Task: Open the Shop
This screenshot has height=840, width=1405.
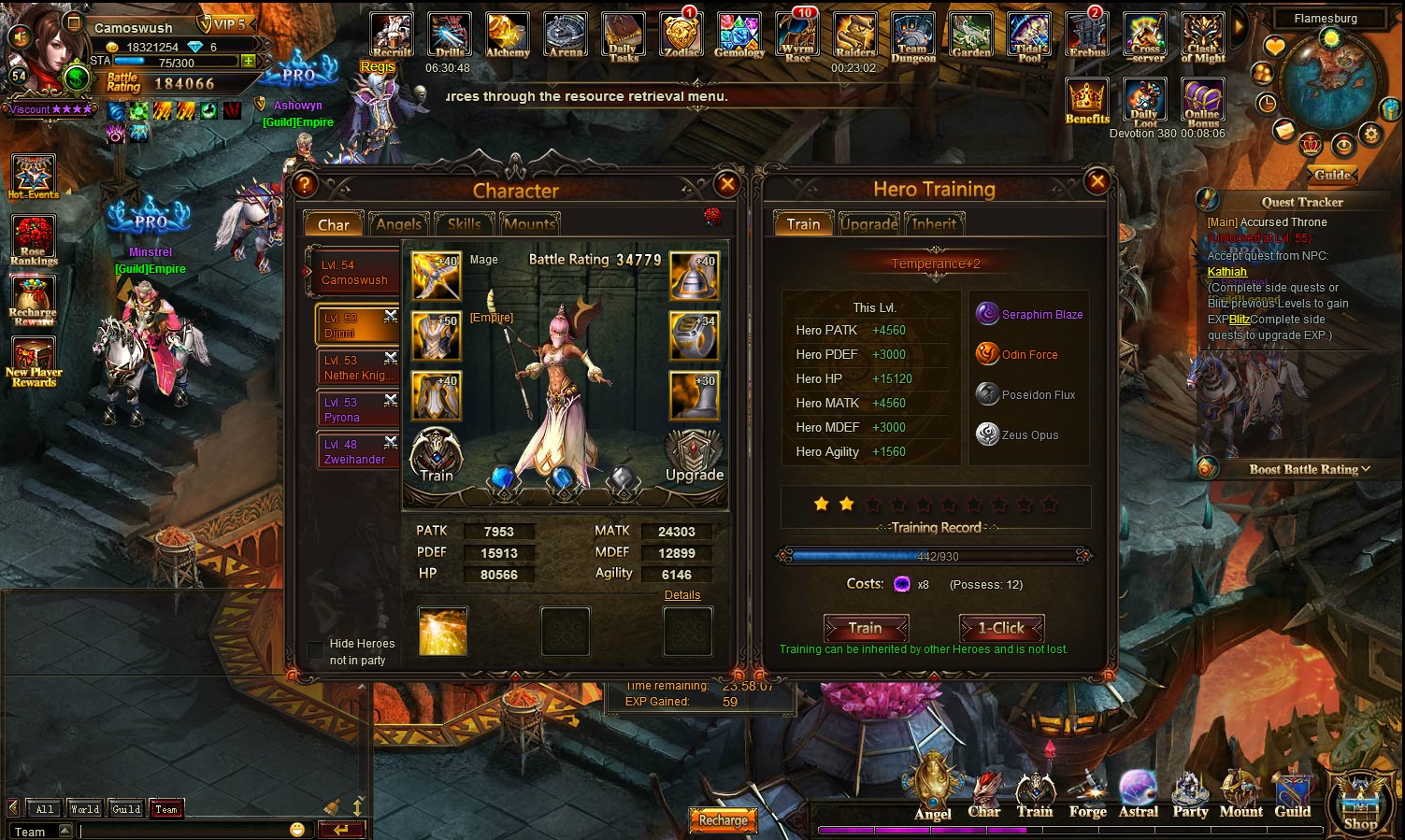Action: 1360,804
